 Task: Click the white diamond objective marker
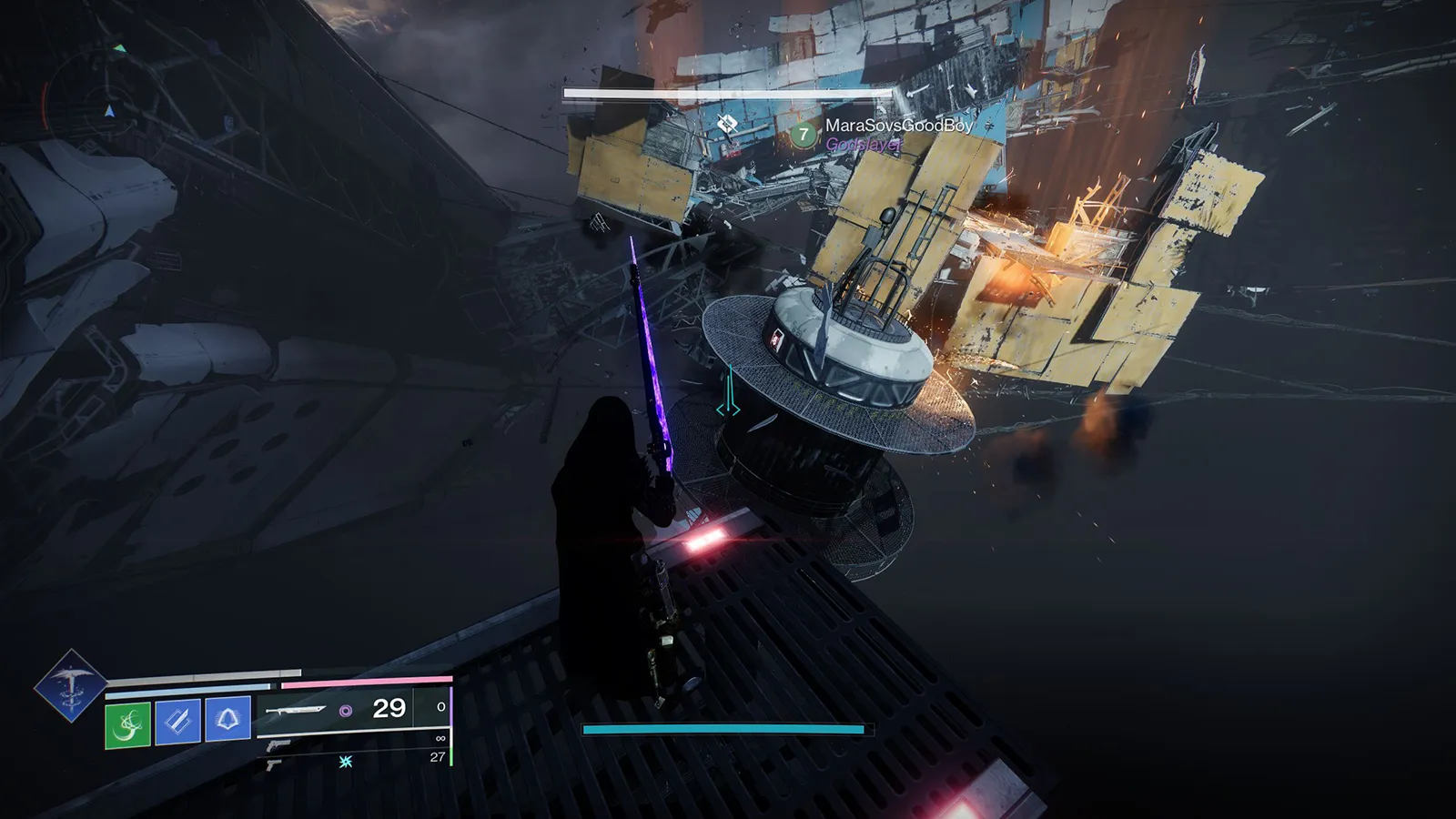pos(726,123)
